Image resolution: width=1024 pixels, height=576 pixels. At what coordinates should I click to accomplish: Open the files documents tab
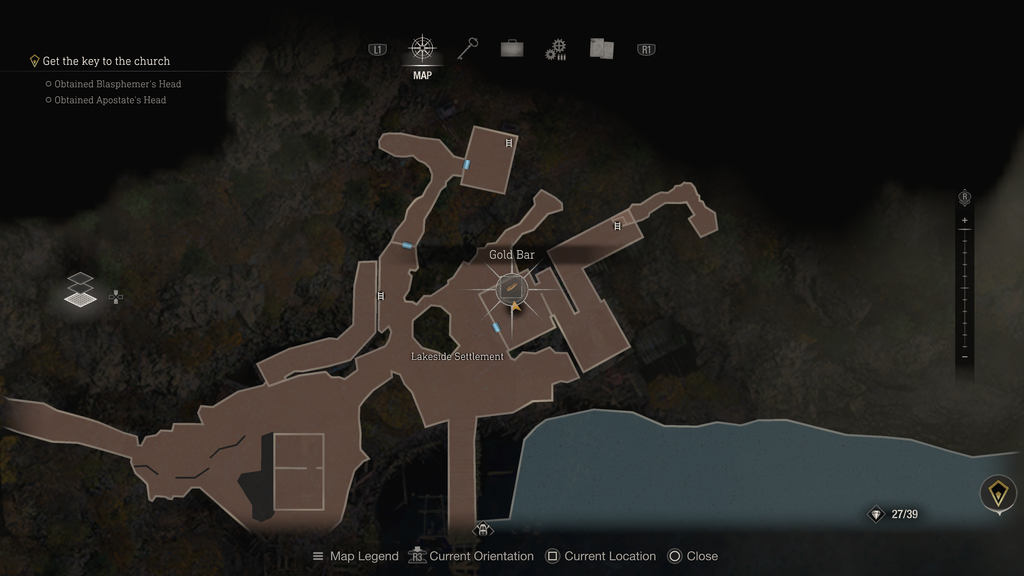click(x=601, y=49)
